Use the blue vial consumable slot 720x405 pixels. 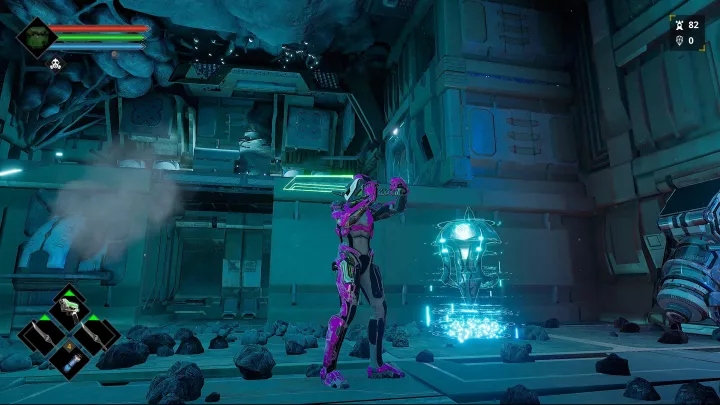coord(69,361)
